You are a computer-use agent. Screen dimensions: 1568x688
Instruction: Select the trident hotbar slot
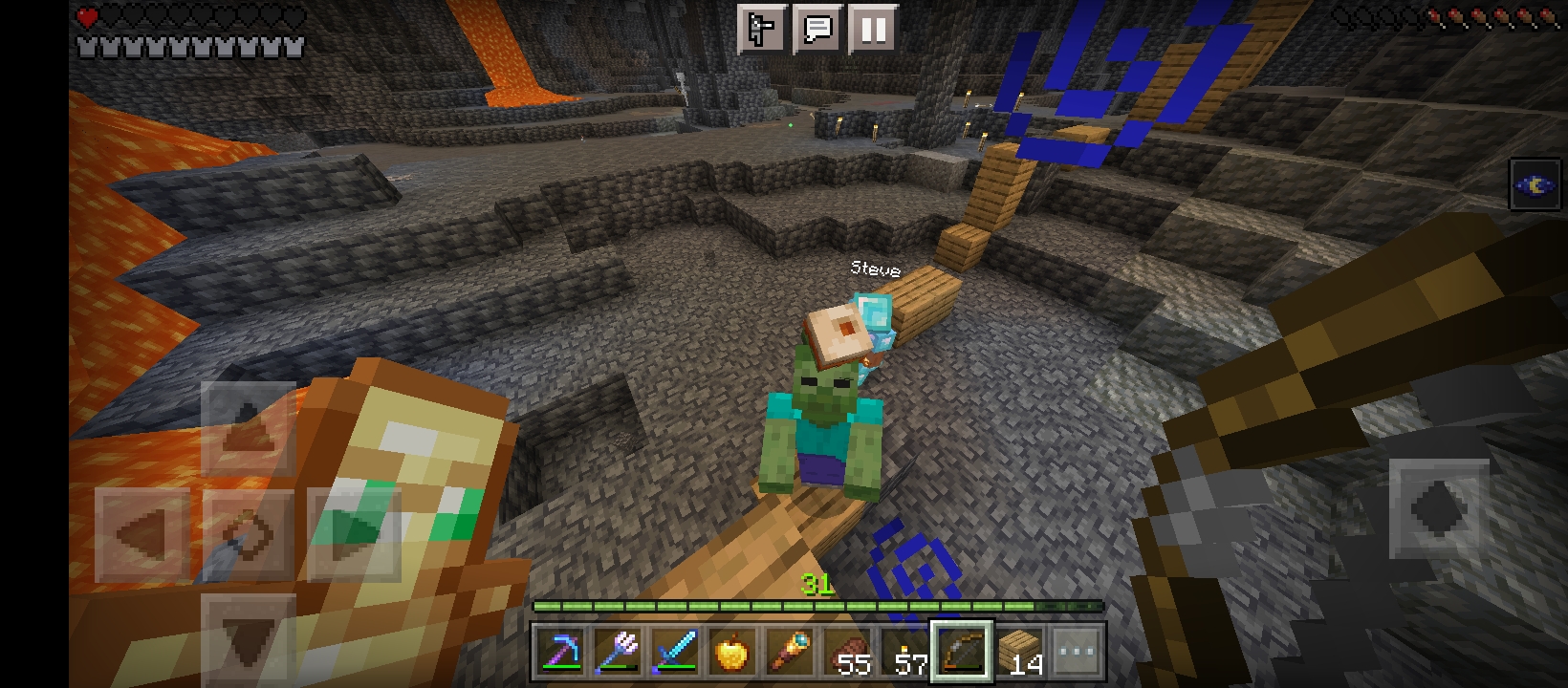(618, 654)
